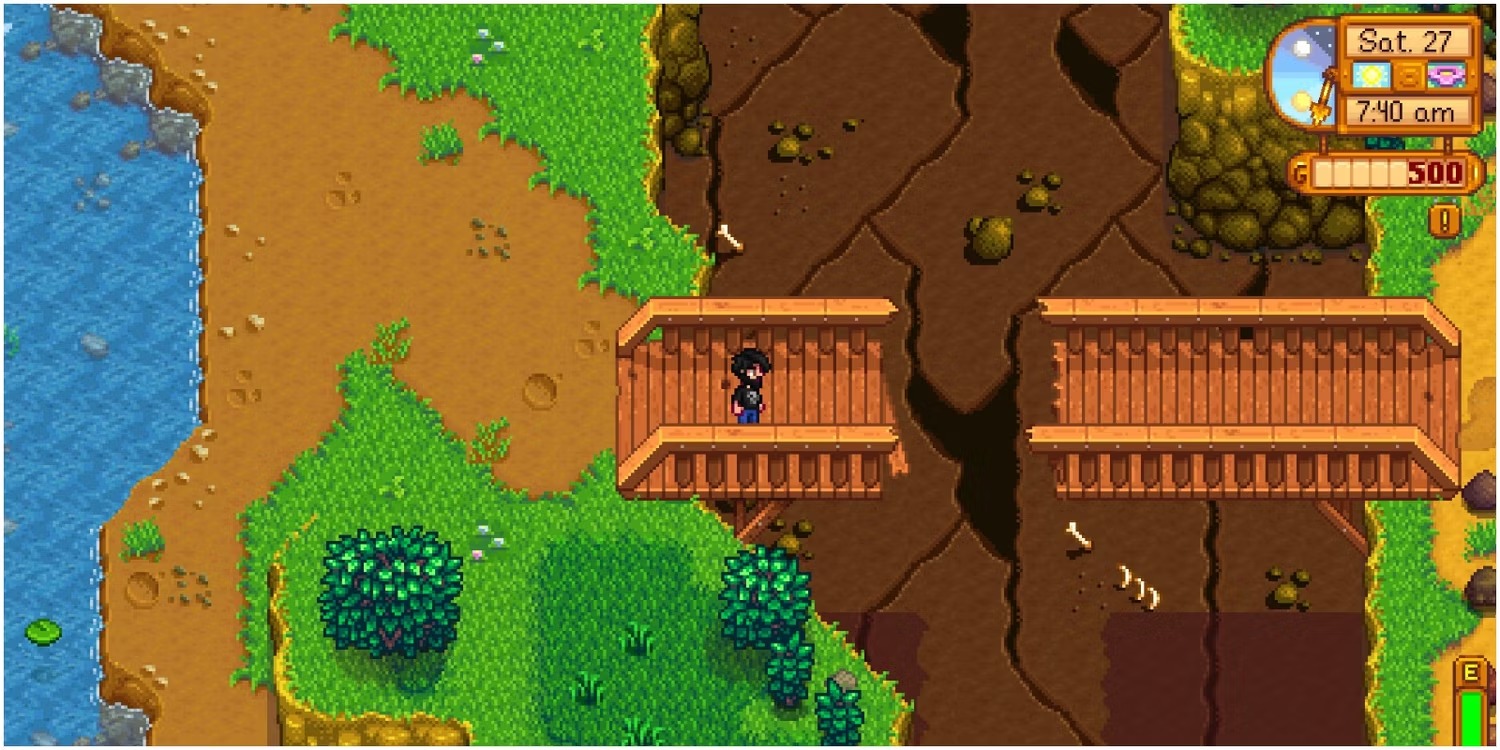Click the large dark bush in the grass
This screenshot has height=750, width=1500.
tap(390, 590)
